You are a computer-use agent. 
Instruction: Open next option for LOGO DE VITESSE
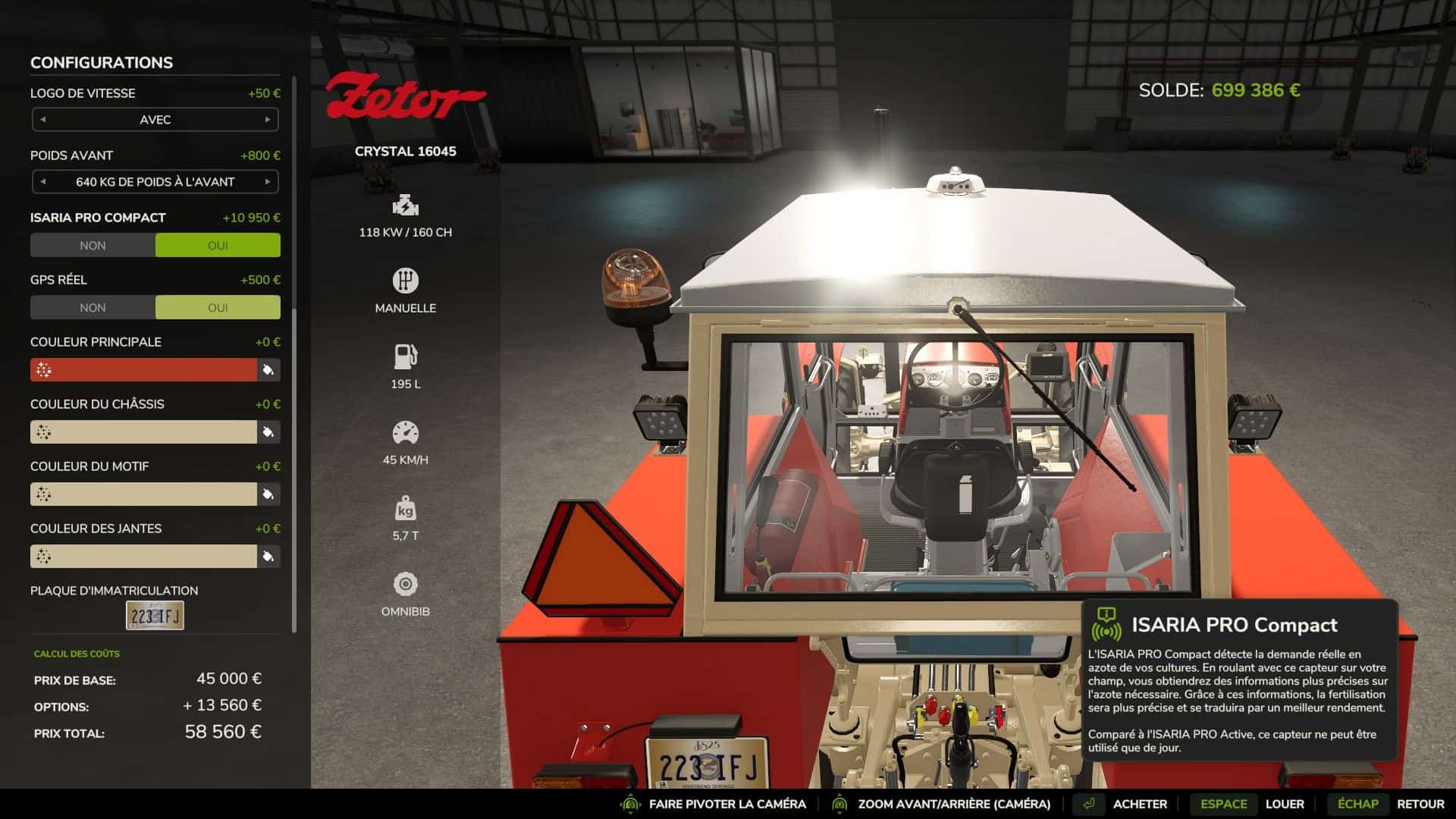tap(269, 119)
